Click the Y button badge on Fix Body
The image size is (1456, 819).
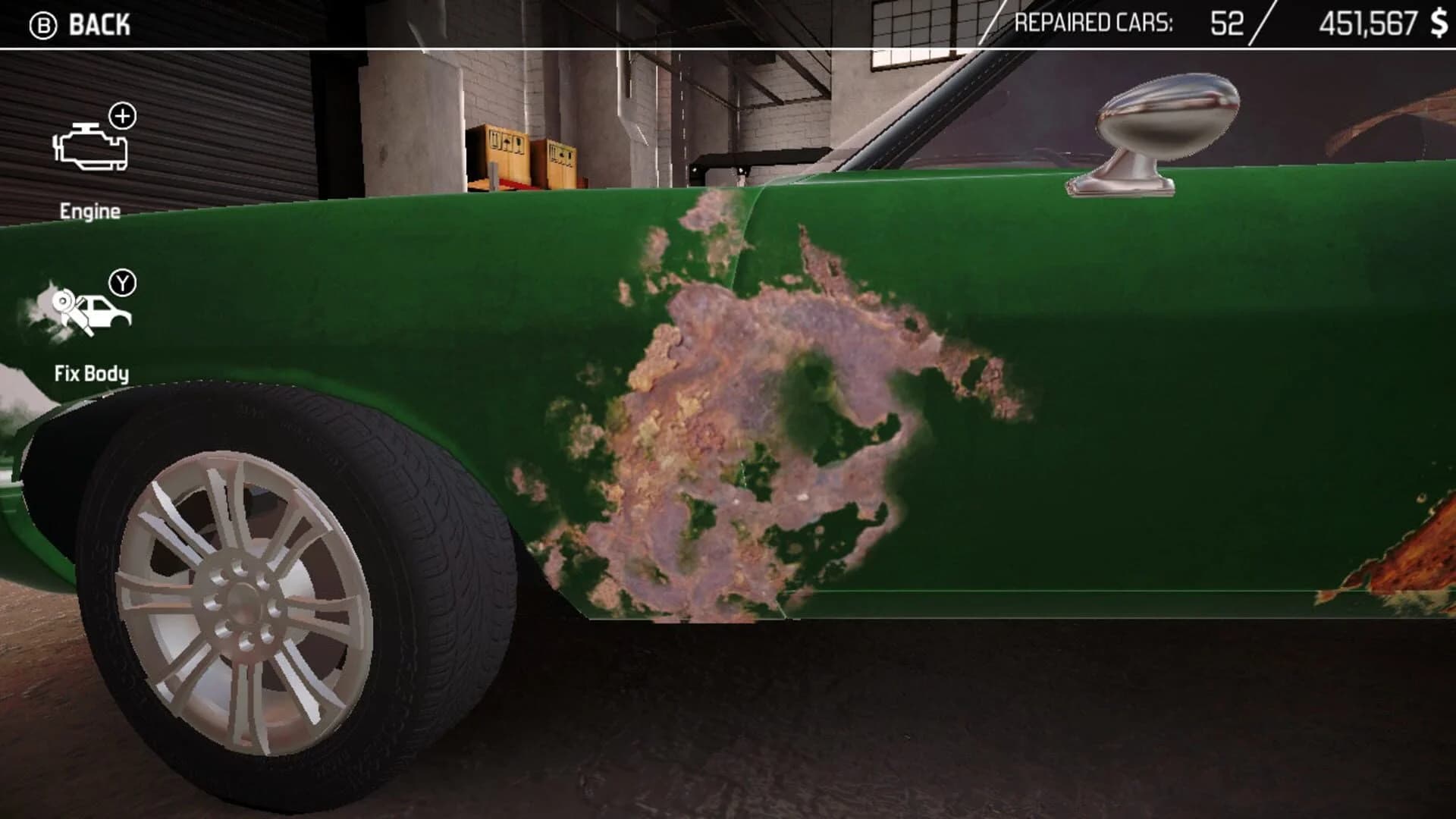124,283
